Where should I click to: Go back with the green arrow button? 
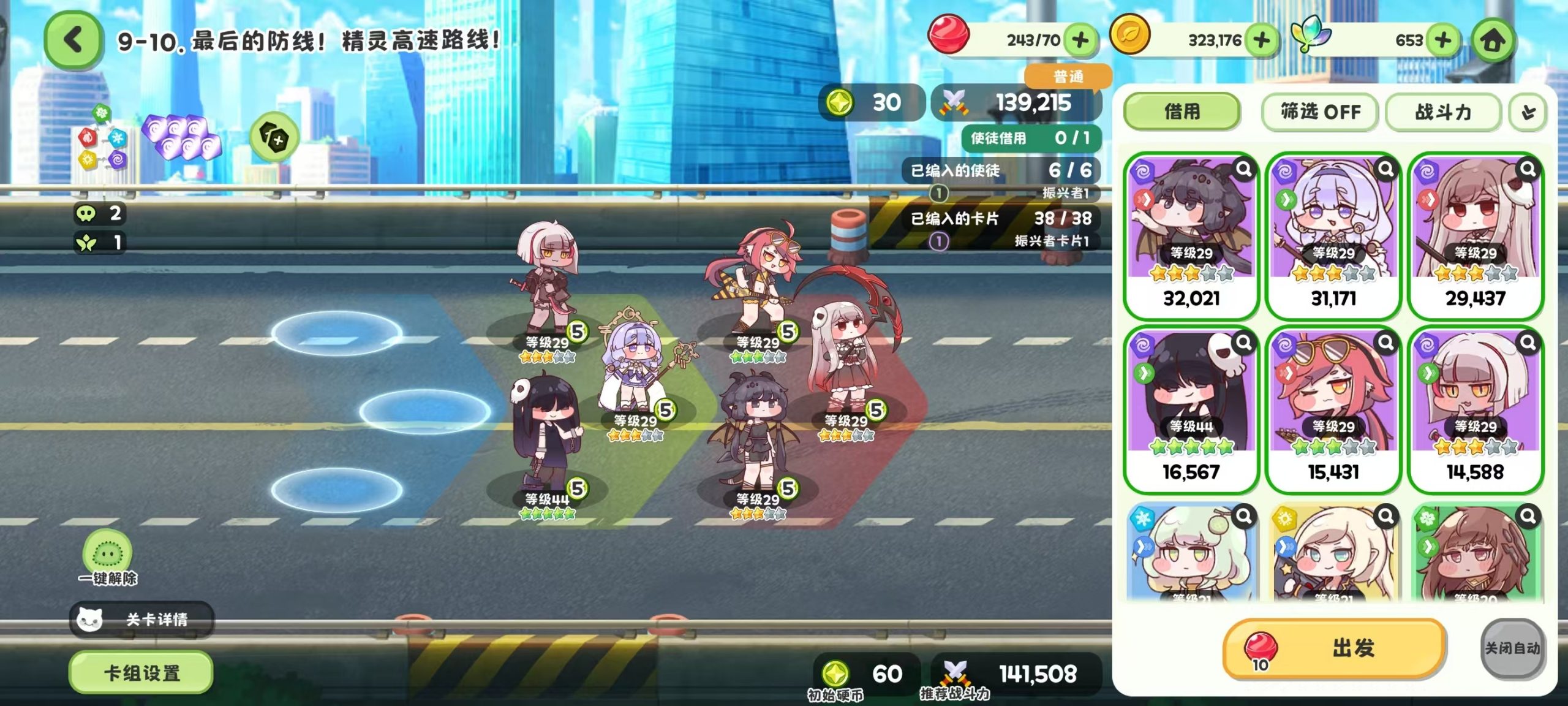(73, 40)
